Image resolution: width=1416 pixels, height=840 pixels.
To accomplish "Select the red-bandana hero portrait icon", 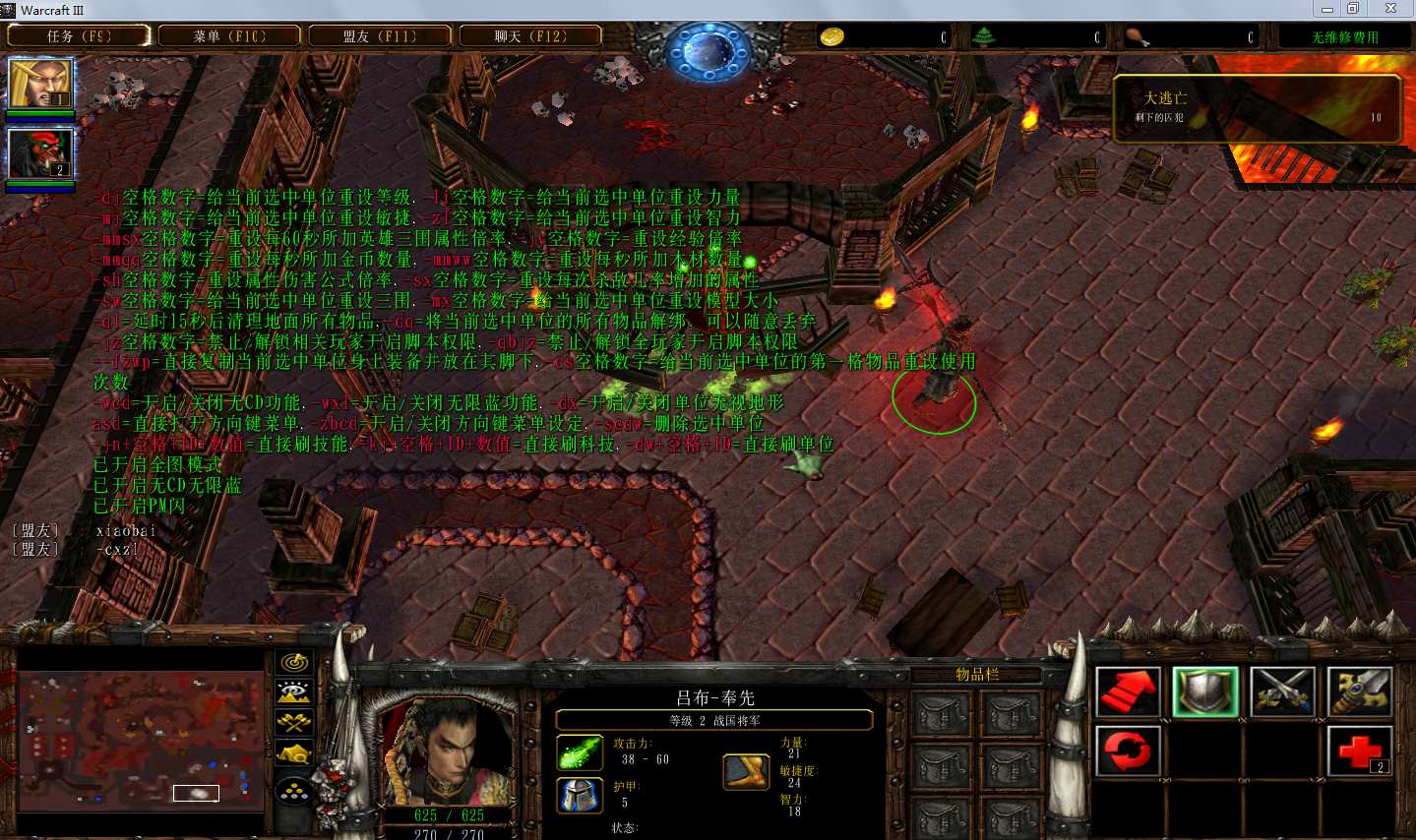I will click(40, 153).
